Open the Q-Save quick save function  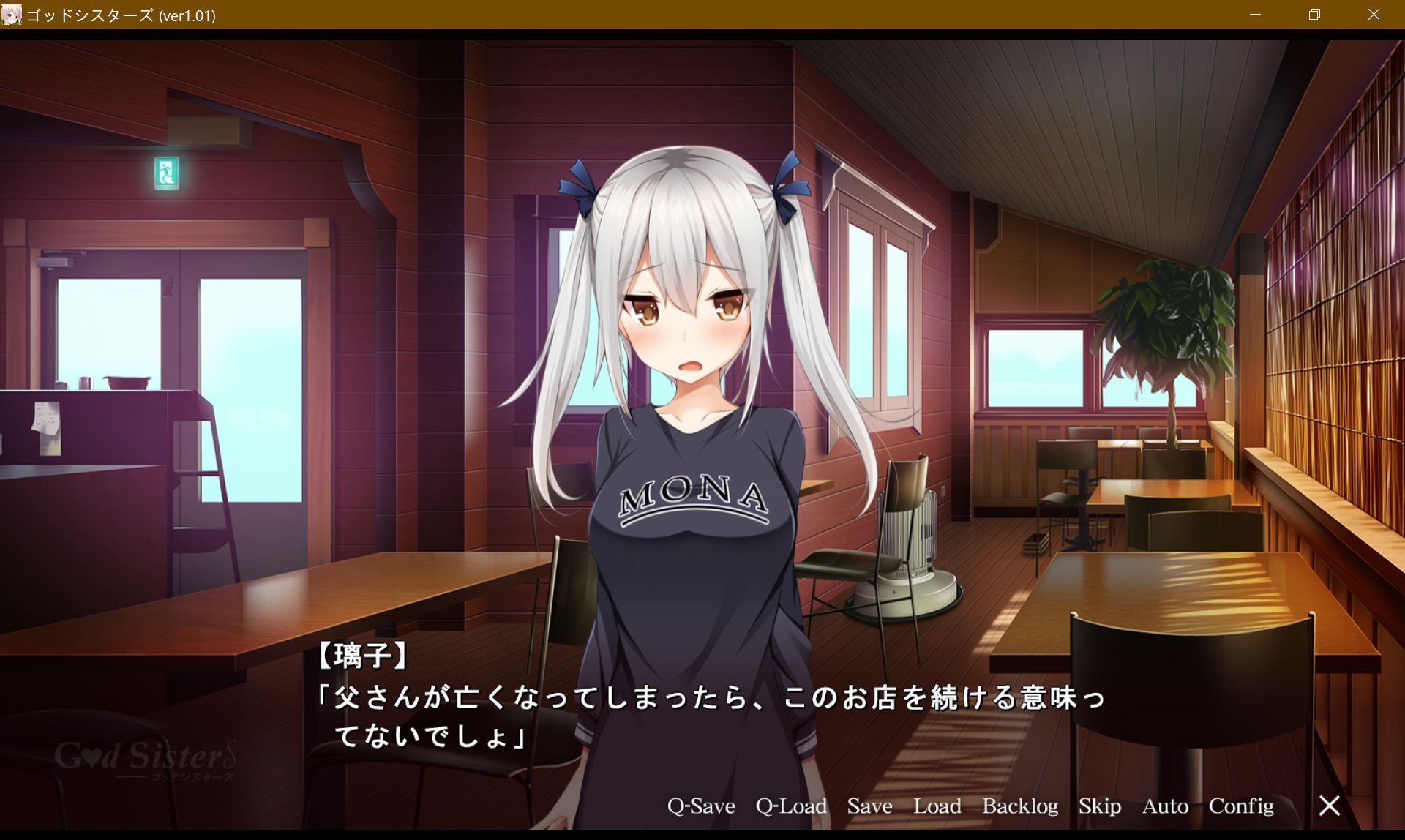(x=700, y=806)
